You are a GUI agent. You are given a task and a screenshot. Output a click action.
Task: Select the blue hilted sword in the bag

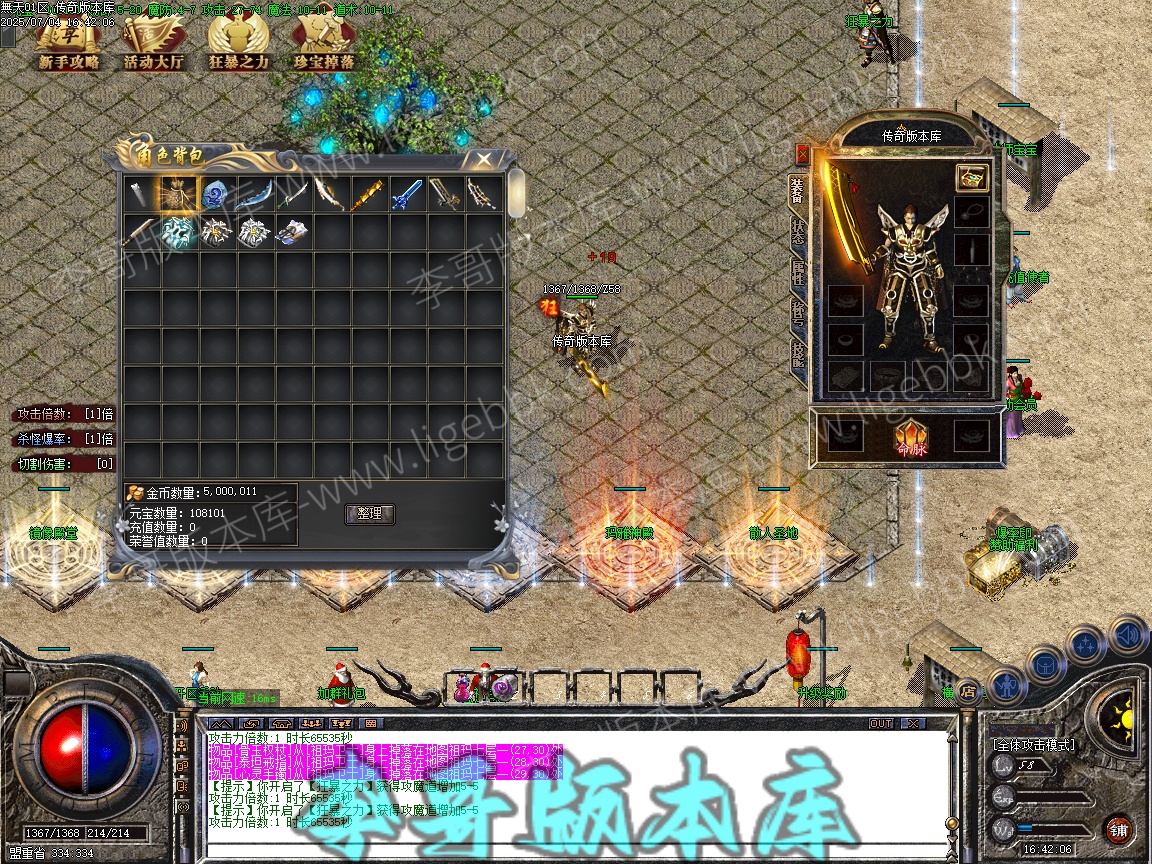point(407,194)
